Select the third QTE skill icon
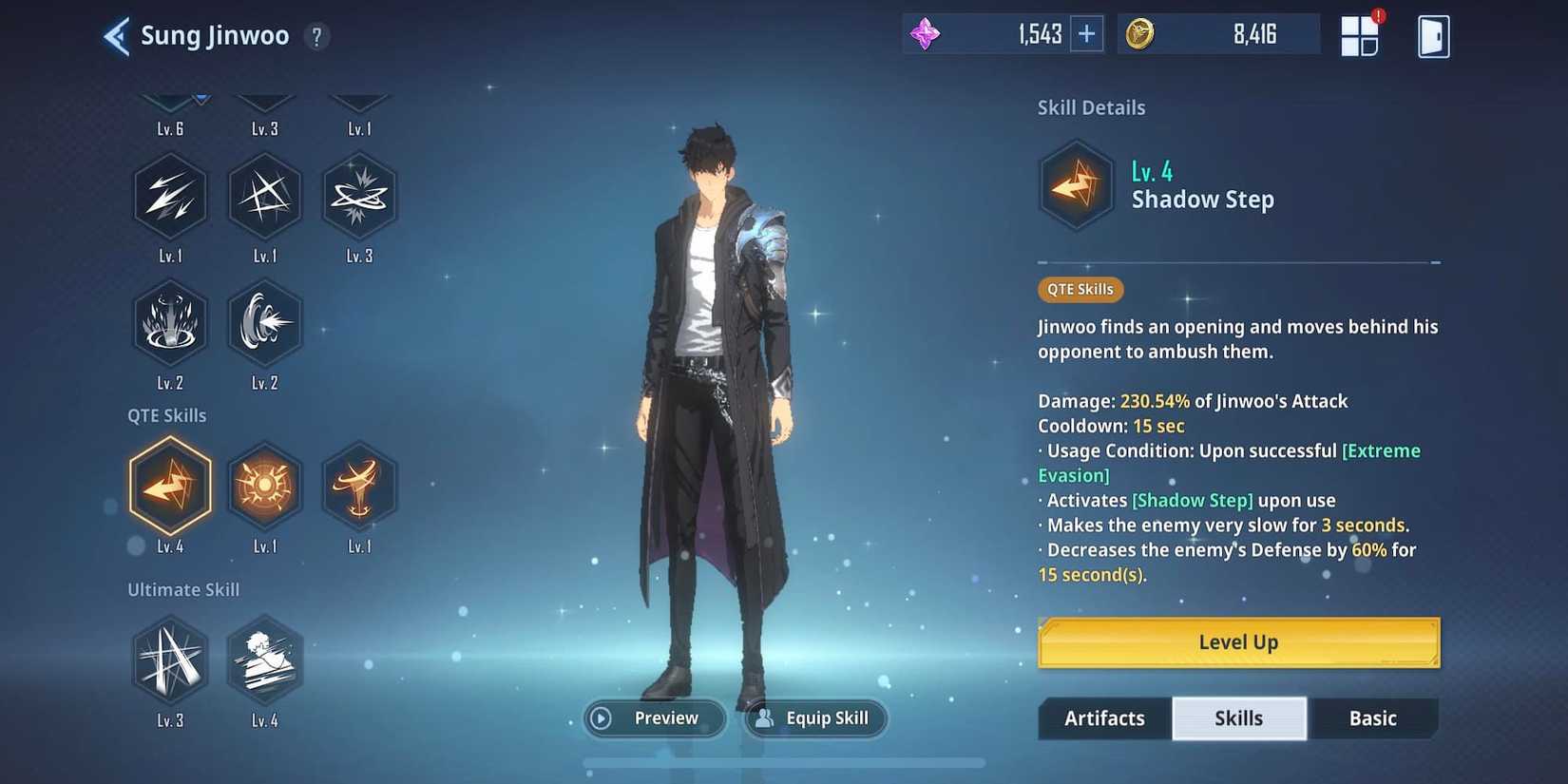 pyautogui.click(x=359, y=488)
